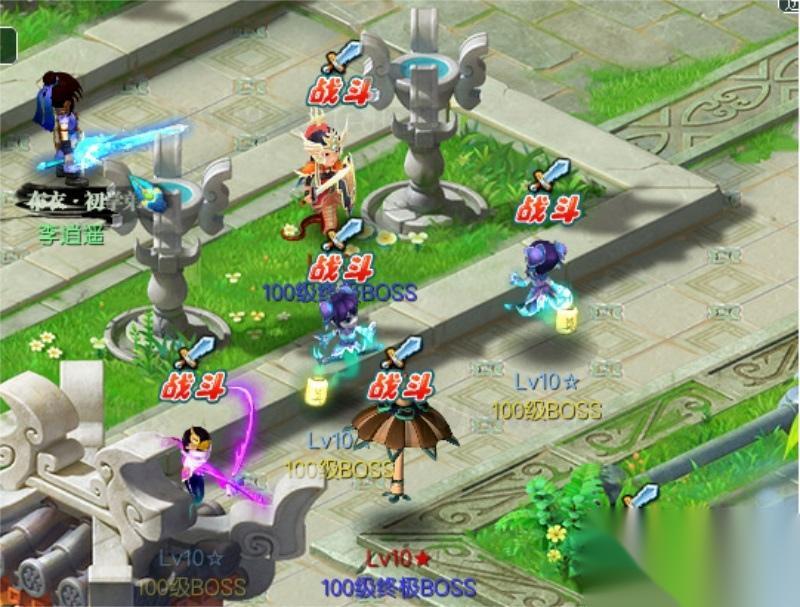The image size is (800, 607).
Task: Tap the battle marker over the umbrella monster
Action: tap(400, 385)
